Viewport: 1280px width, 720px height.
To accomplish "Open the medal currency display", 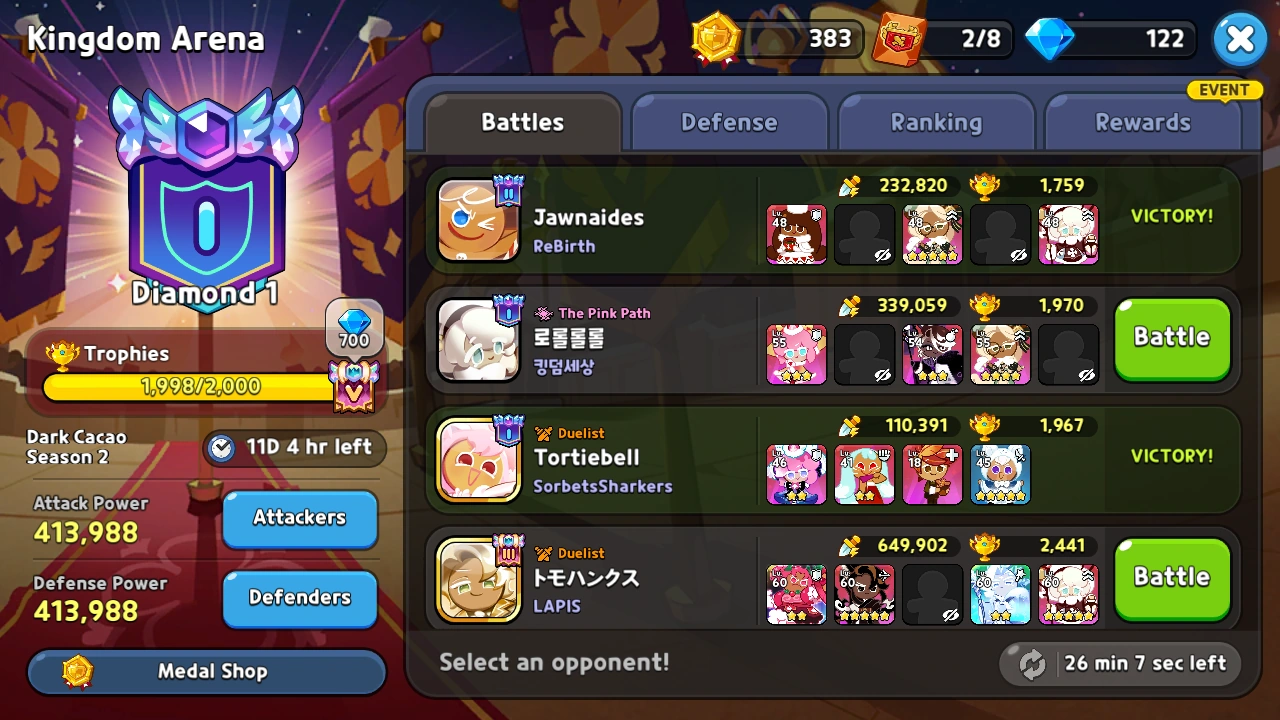I will 715,39.
